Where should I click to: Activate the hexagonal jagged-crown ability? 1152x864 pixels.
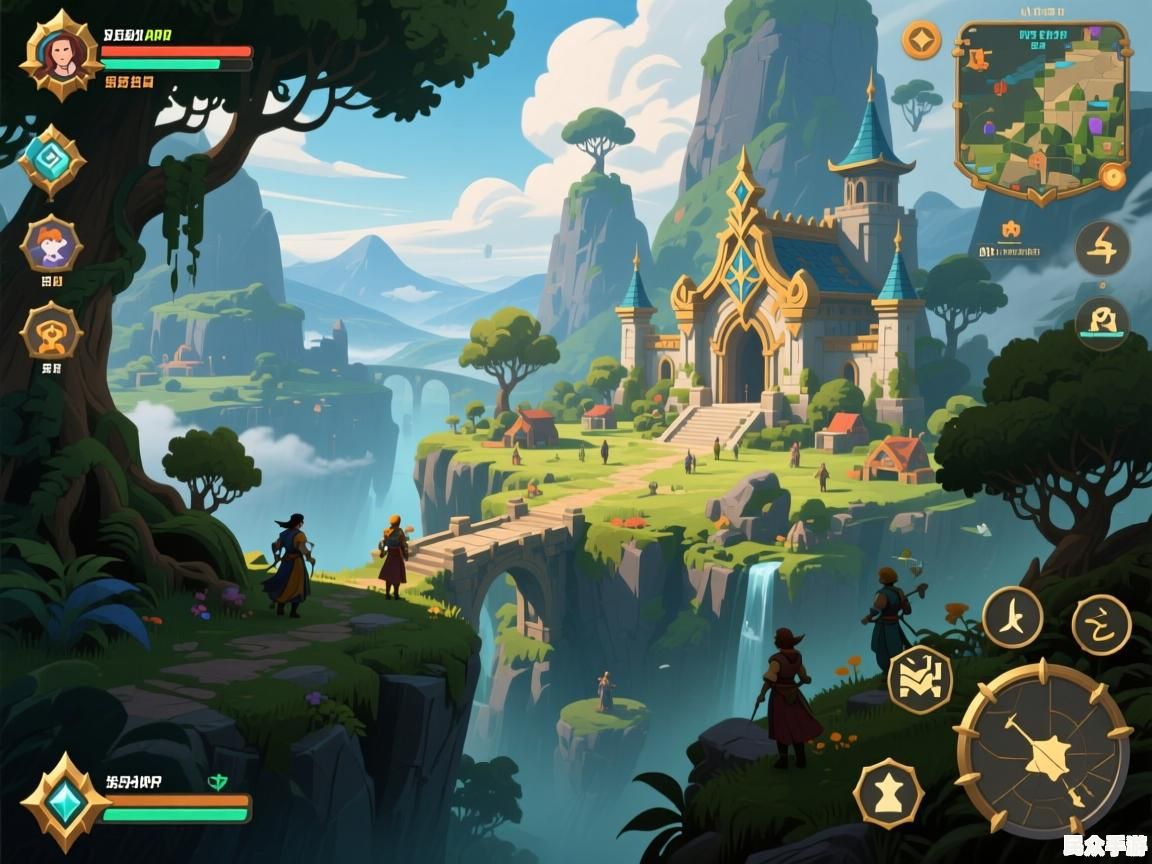(x=920, y=680)
